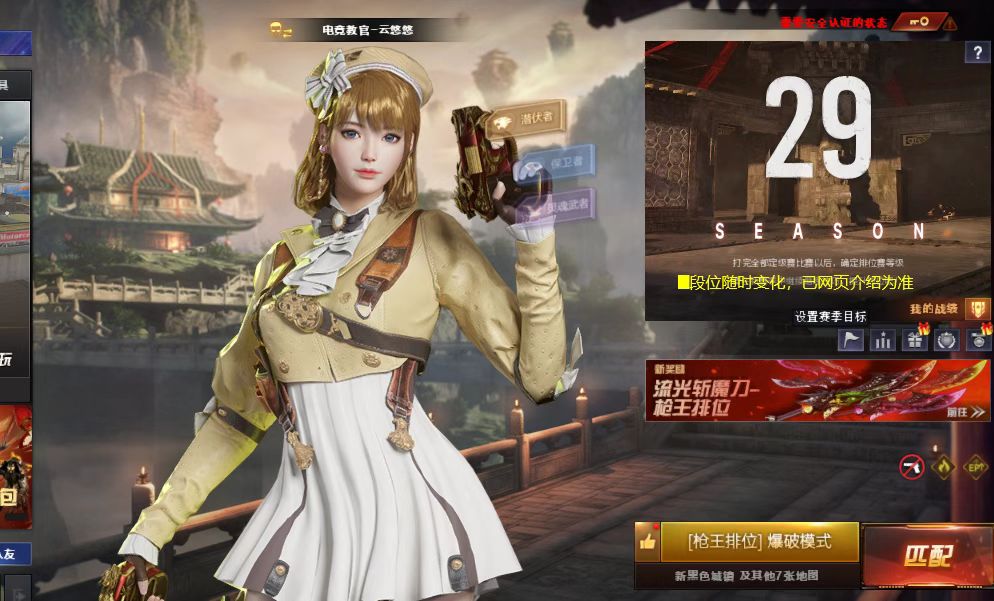Start matchmaking with the 匹配 button
This screenshot has width=994, height=601.
(926, 557)
